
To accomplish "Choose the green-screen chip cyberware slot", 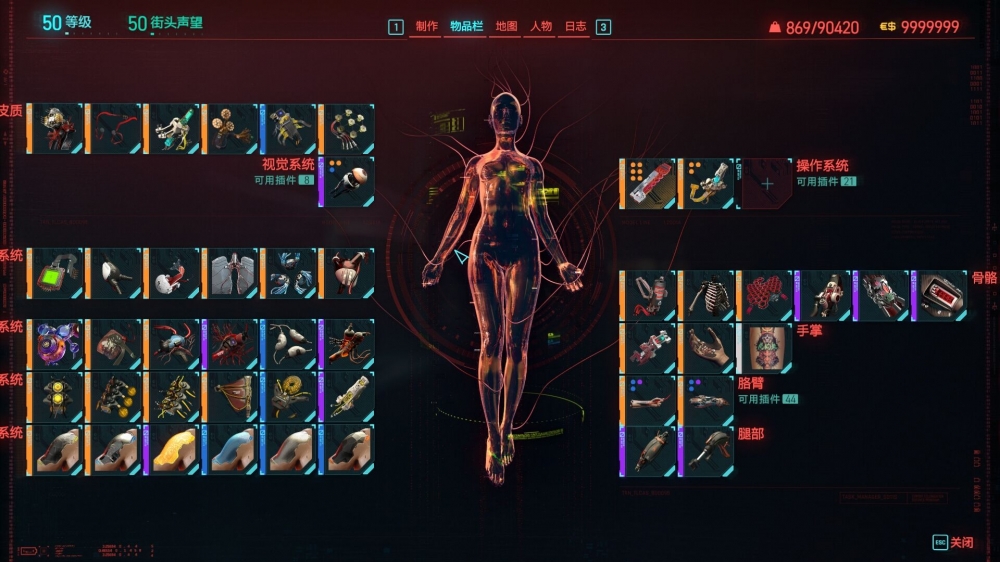I will tap(57, 273).
